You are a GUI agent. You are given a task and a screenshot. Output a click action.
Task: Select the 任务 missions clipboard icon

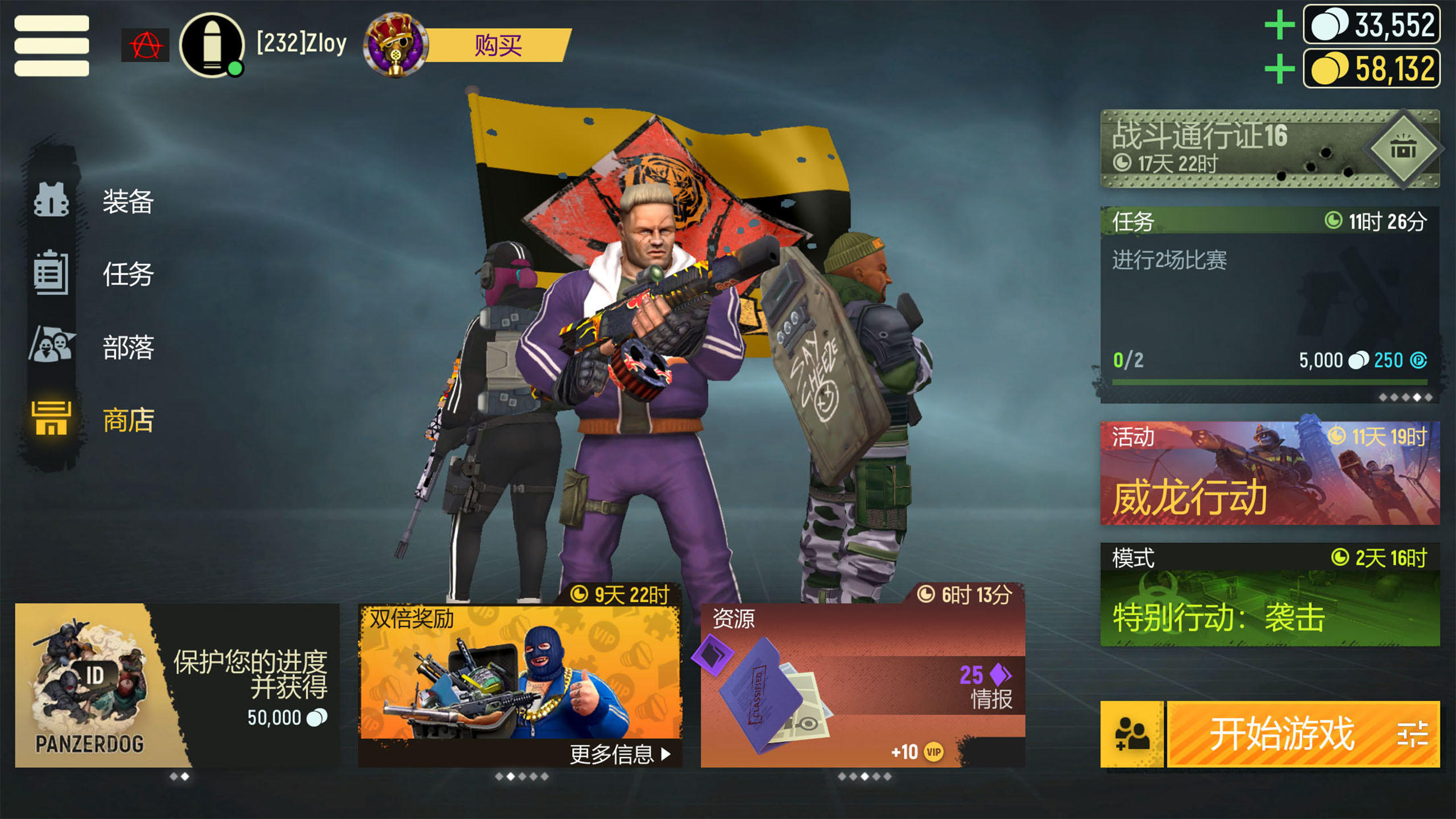(51, 273)
